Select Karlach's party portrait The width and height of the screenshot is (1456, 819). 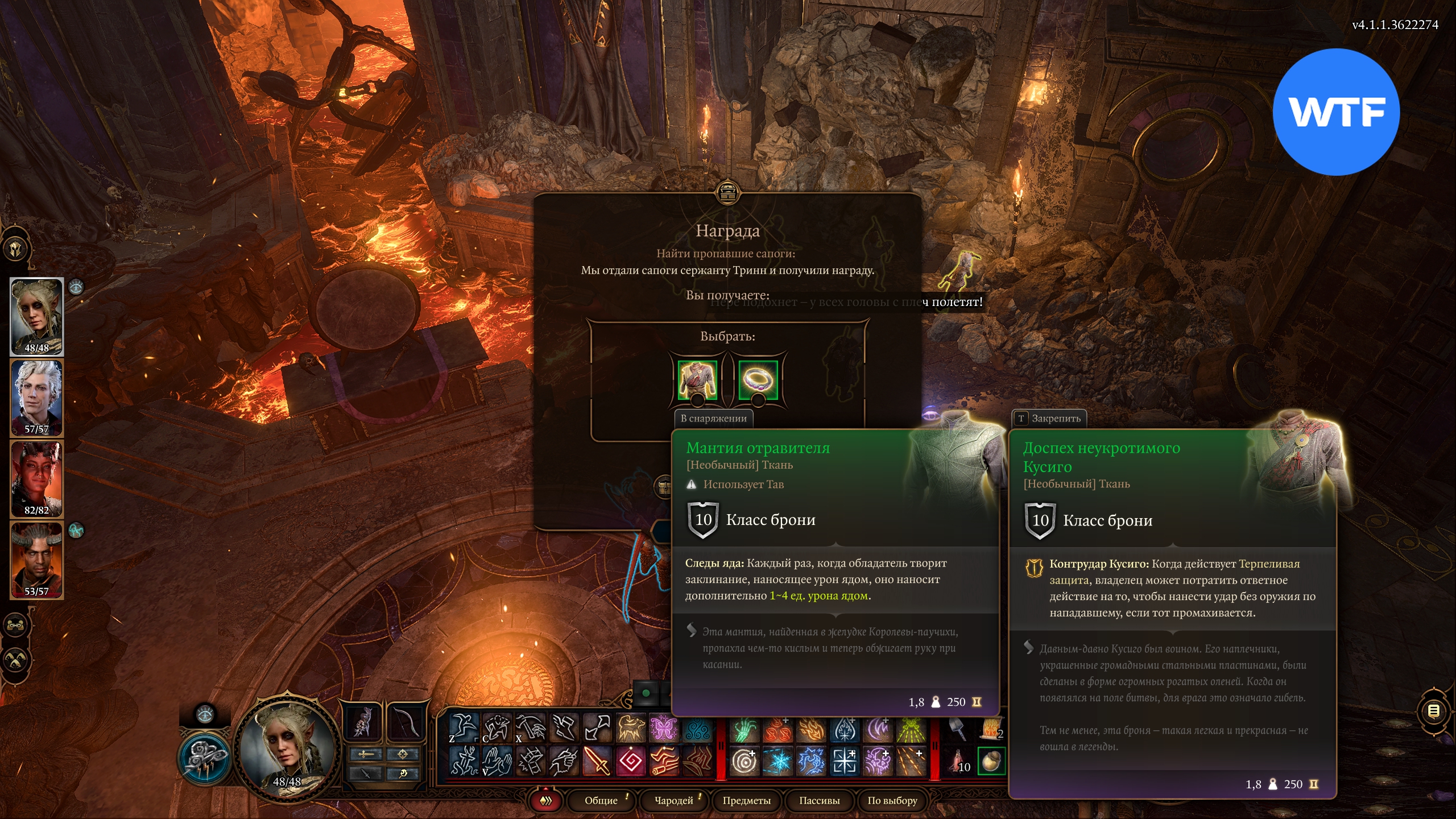pyautogui.click(x=37, y=478)
